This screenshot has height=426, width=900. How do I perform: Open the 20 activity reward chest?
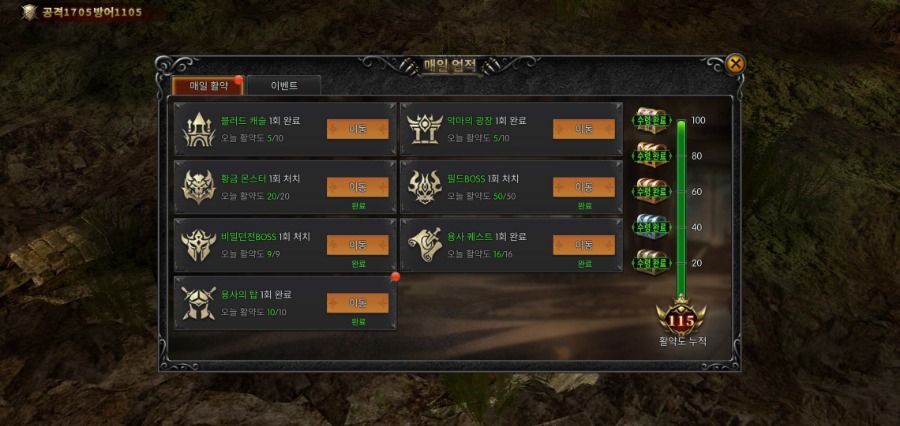tap(651, 261)
